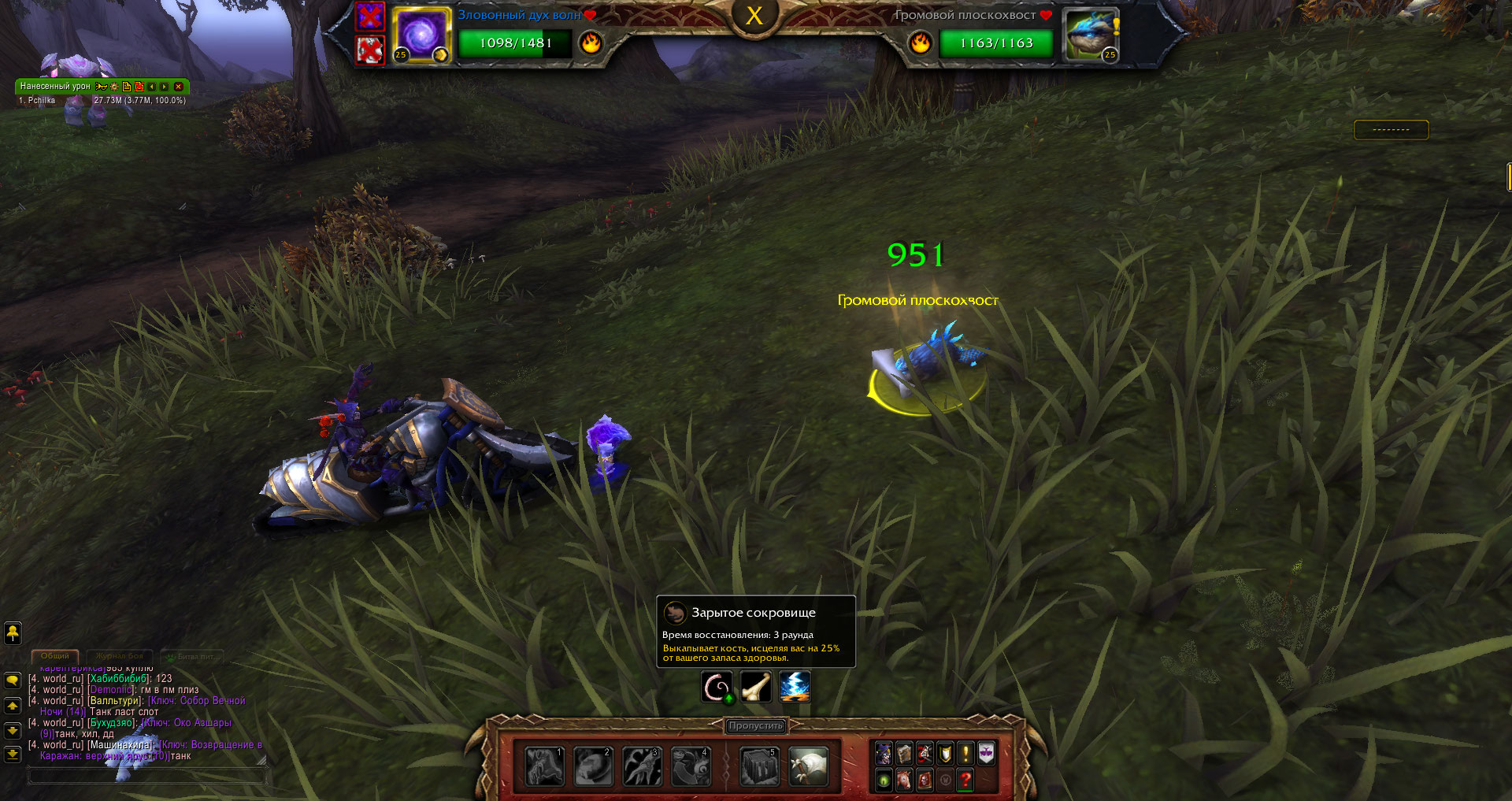Click the chat input box

coord(146,777)
